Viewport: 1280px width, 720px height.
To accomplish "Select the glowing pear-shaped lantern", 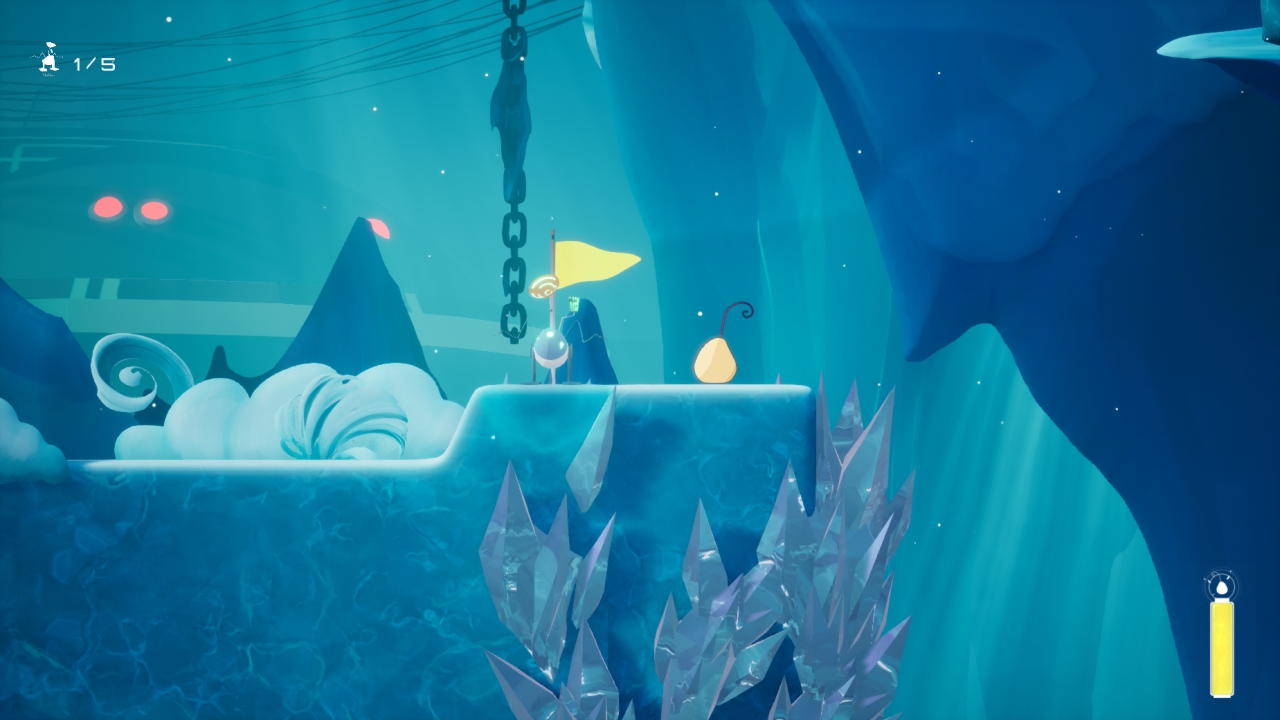I will 713,360.
